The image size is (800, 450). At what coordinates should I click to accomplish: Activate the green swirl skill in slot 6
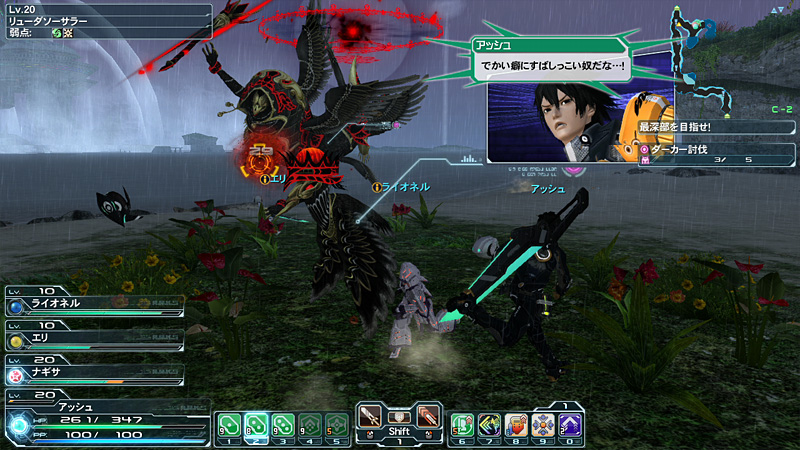462,425
